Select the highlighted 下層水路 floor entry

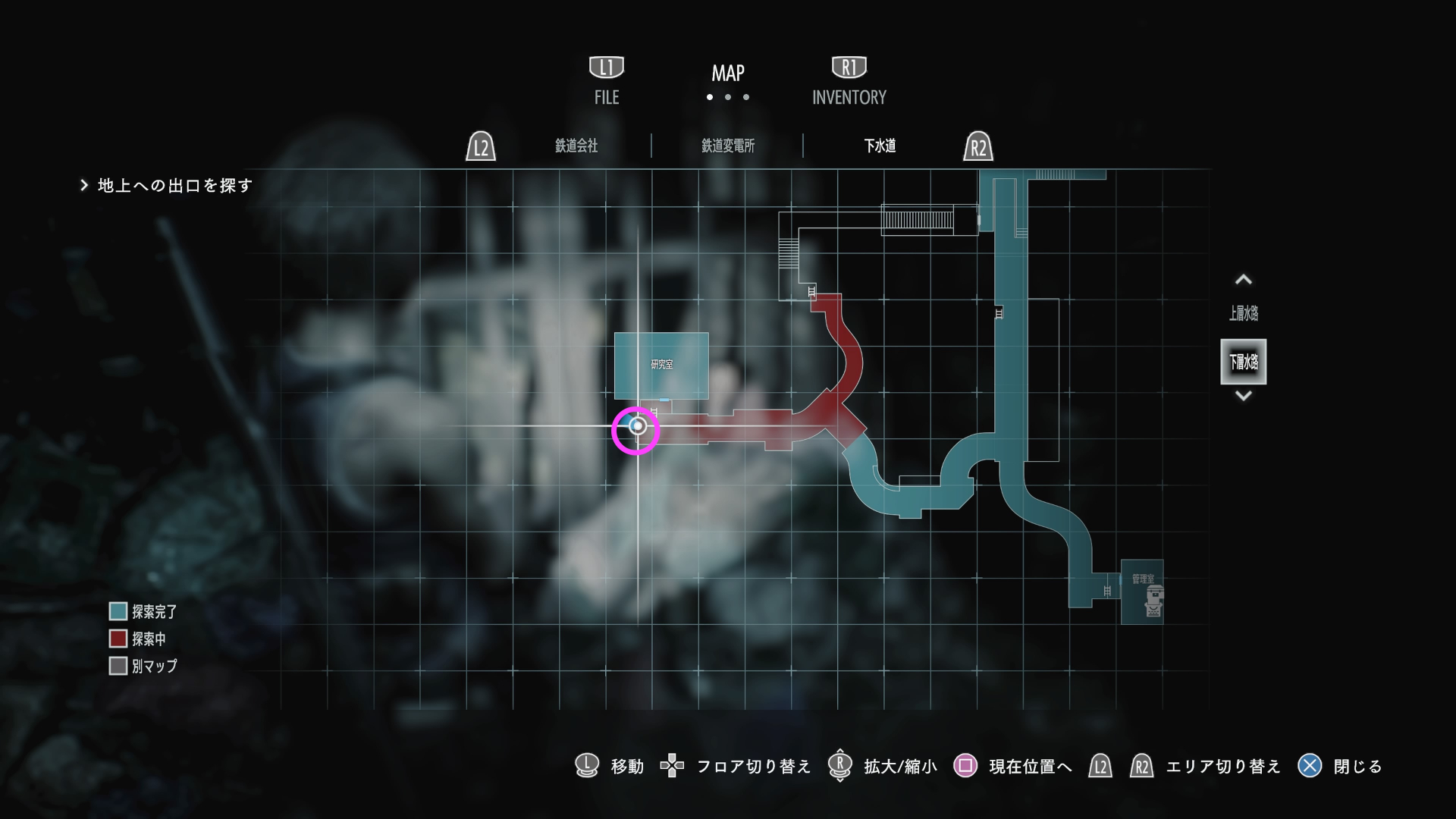point(1244,362)
